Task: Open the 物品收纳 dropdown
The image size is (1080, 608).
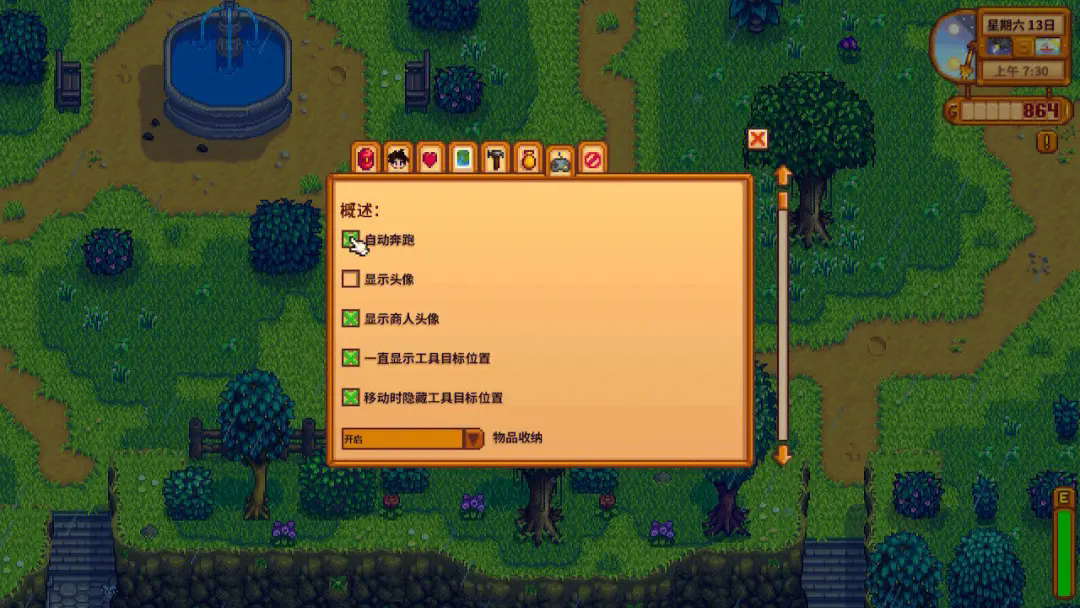Action: 473,438
